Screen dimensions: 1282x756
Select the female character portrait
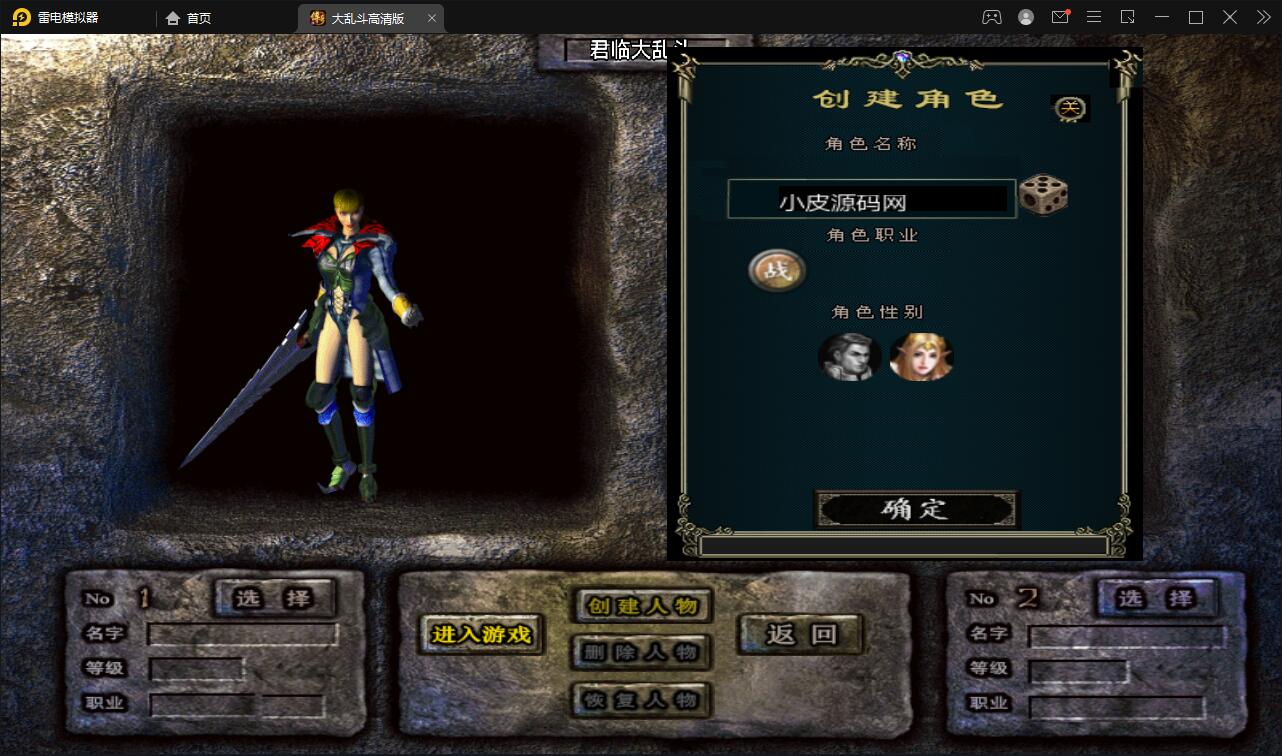point(920,358)
